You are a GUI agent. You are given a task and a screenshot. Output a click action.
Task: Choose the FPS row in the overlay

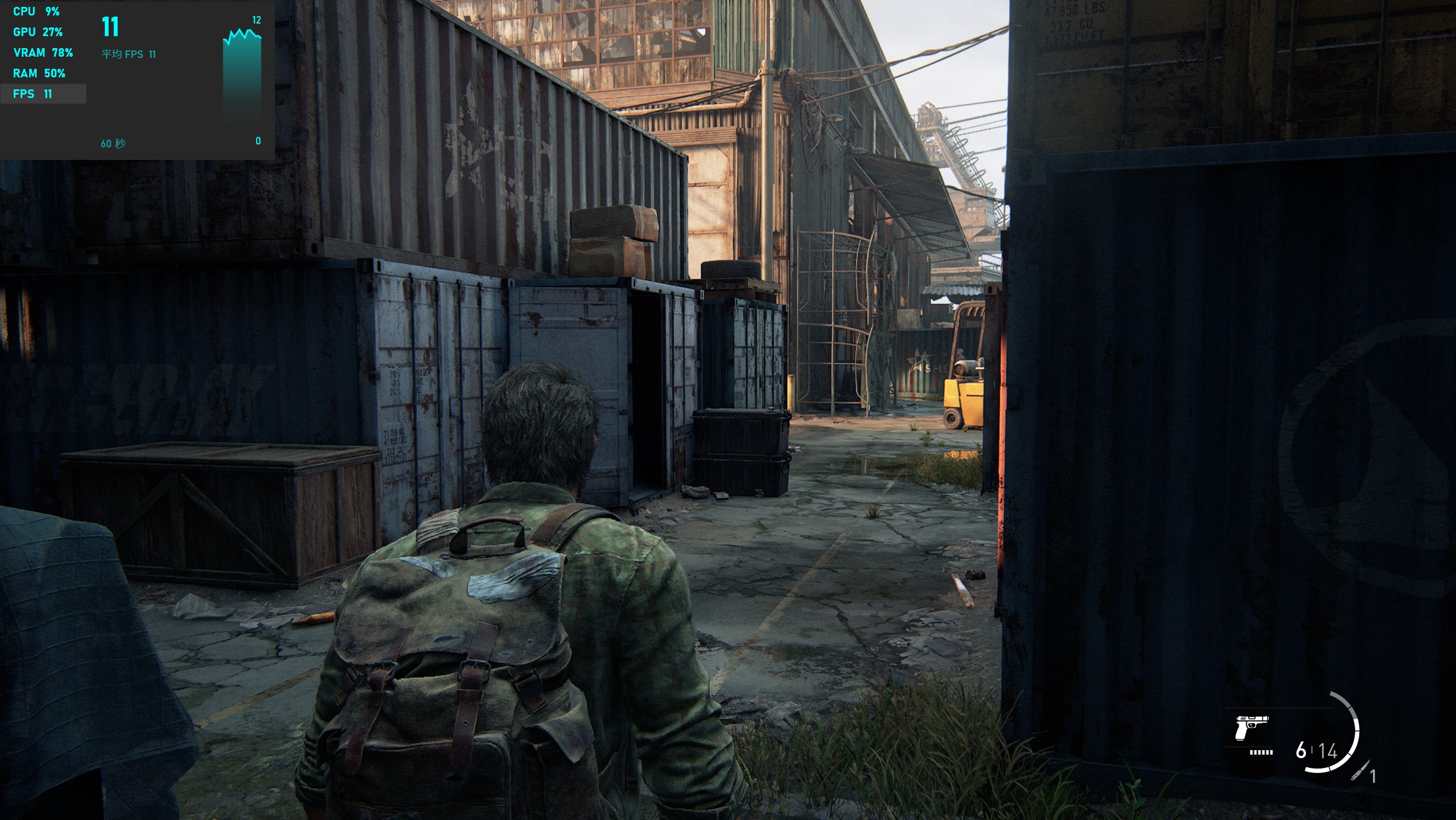(43, 94)
